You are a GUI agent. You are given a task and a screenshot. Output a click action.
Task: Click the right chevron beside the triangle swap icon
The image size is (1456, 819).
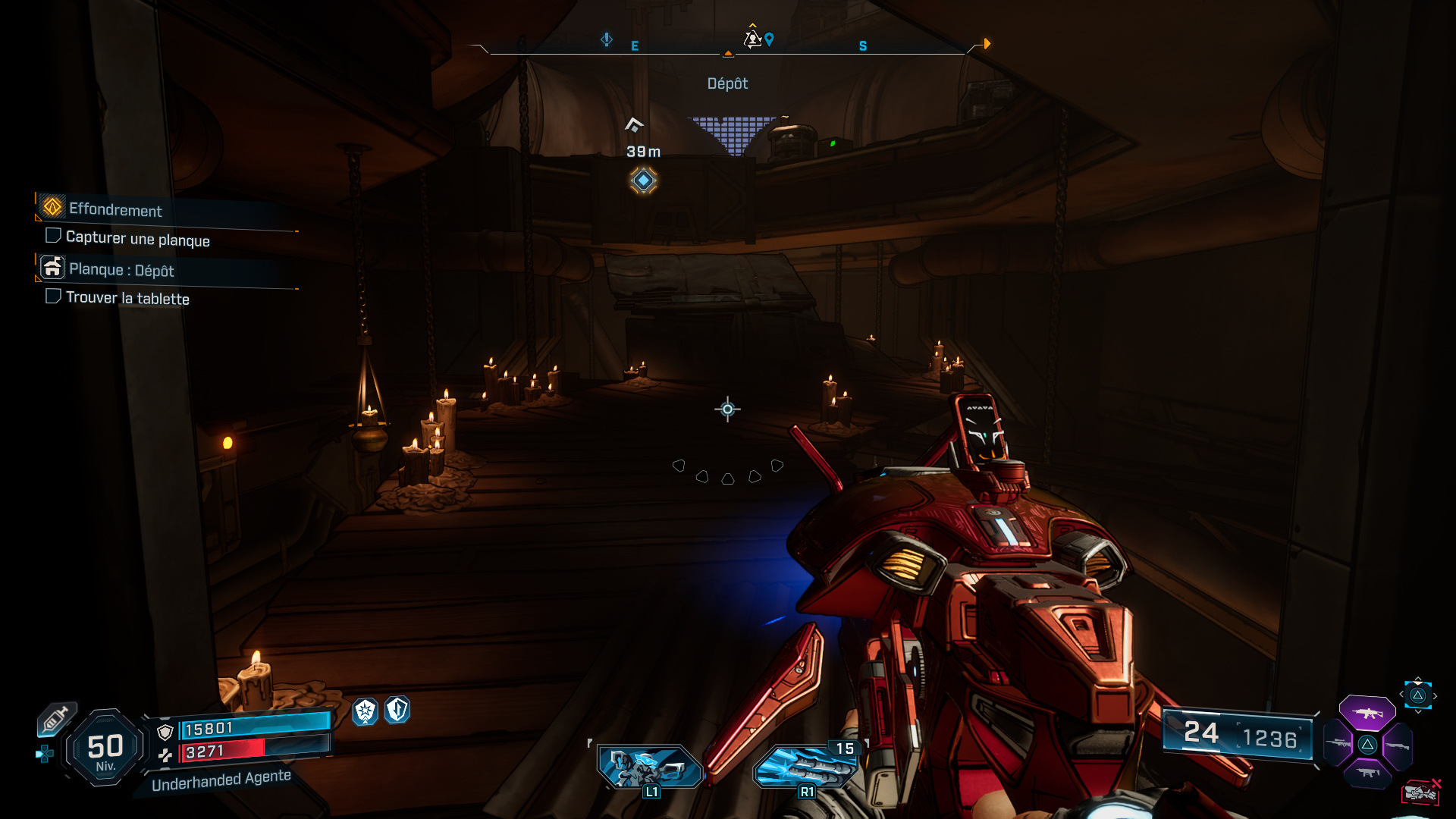tap(1435, 695)
